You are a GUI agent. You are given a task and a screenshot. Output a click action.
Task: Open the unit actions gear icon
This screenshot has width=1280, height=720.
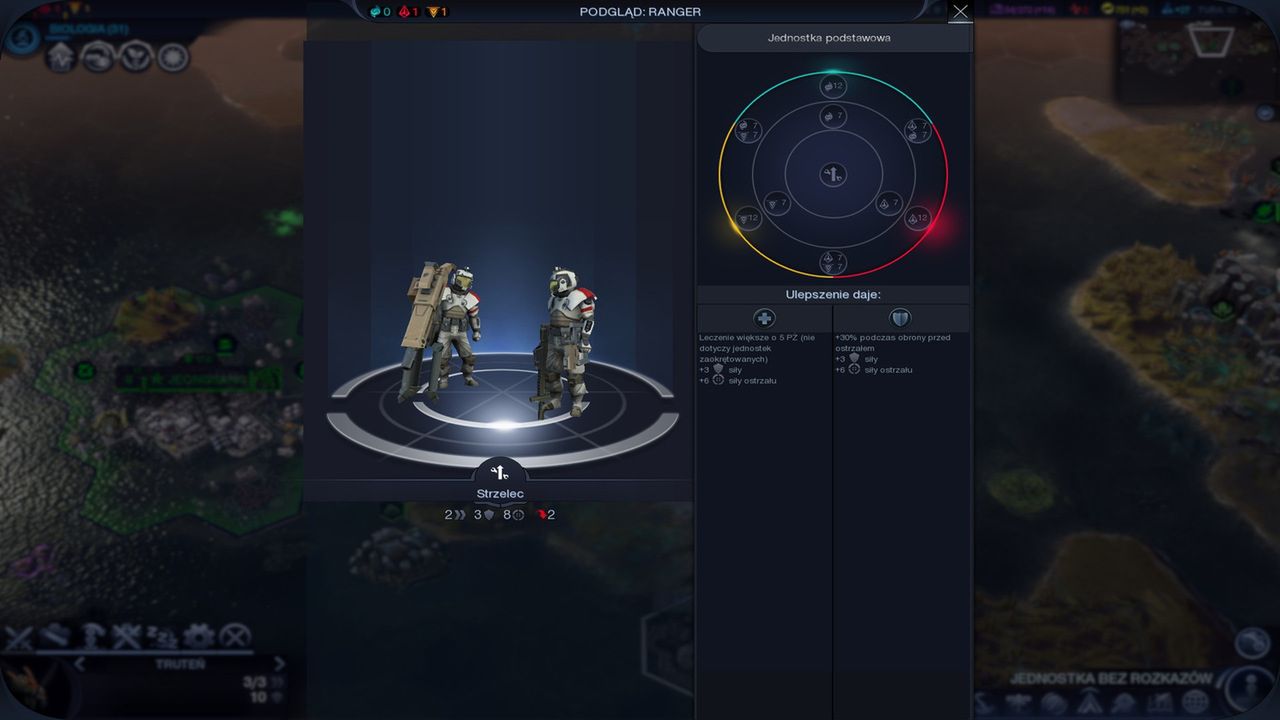(197, 634)
